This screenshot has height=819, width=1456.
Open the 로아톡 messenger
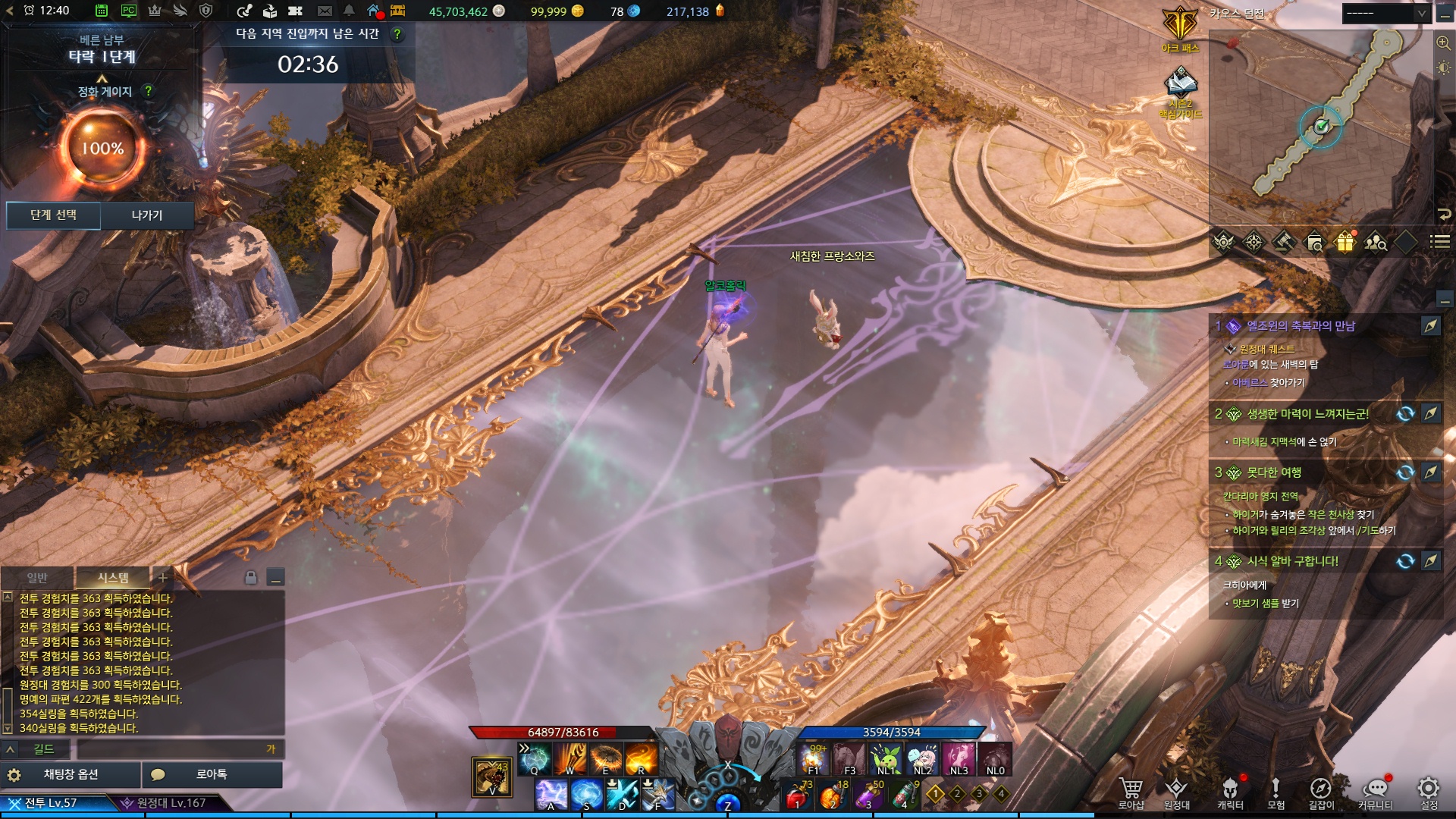pyautogui.click(x=212, y=774)
